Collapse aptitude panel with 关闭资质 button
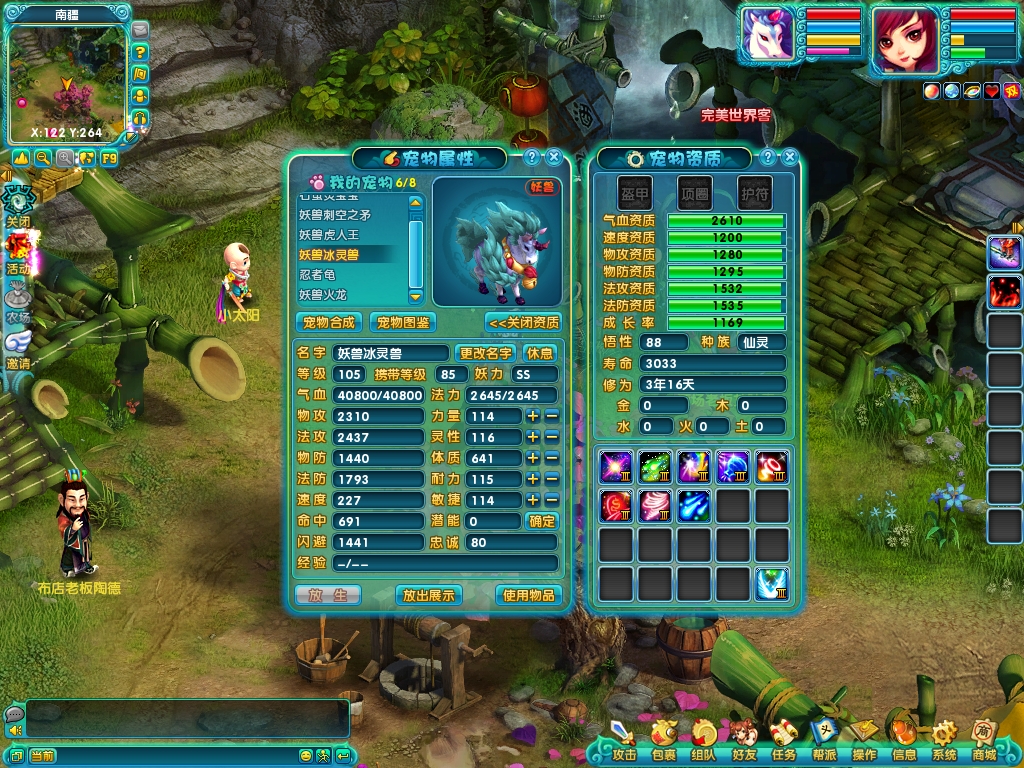 click(x=523, y=322)
